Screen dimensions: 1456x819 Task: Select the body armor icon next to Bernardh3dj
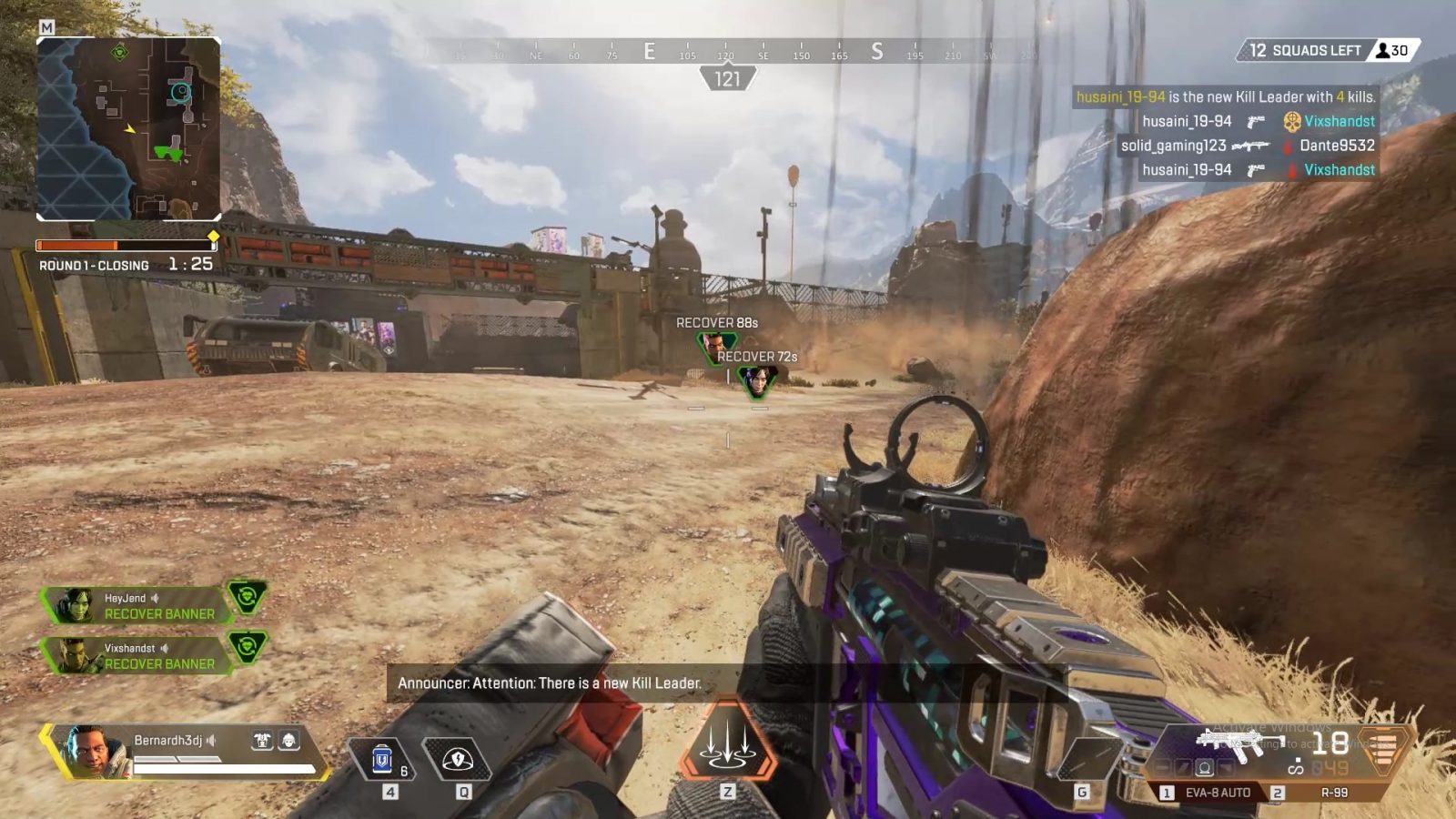coord(263,739)
